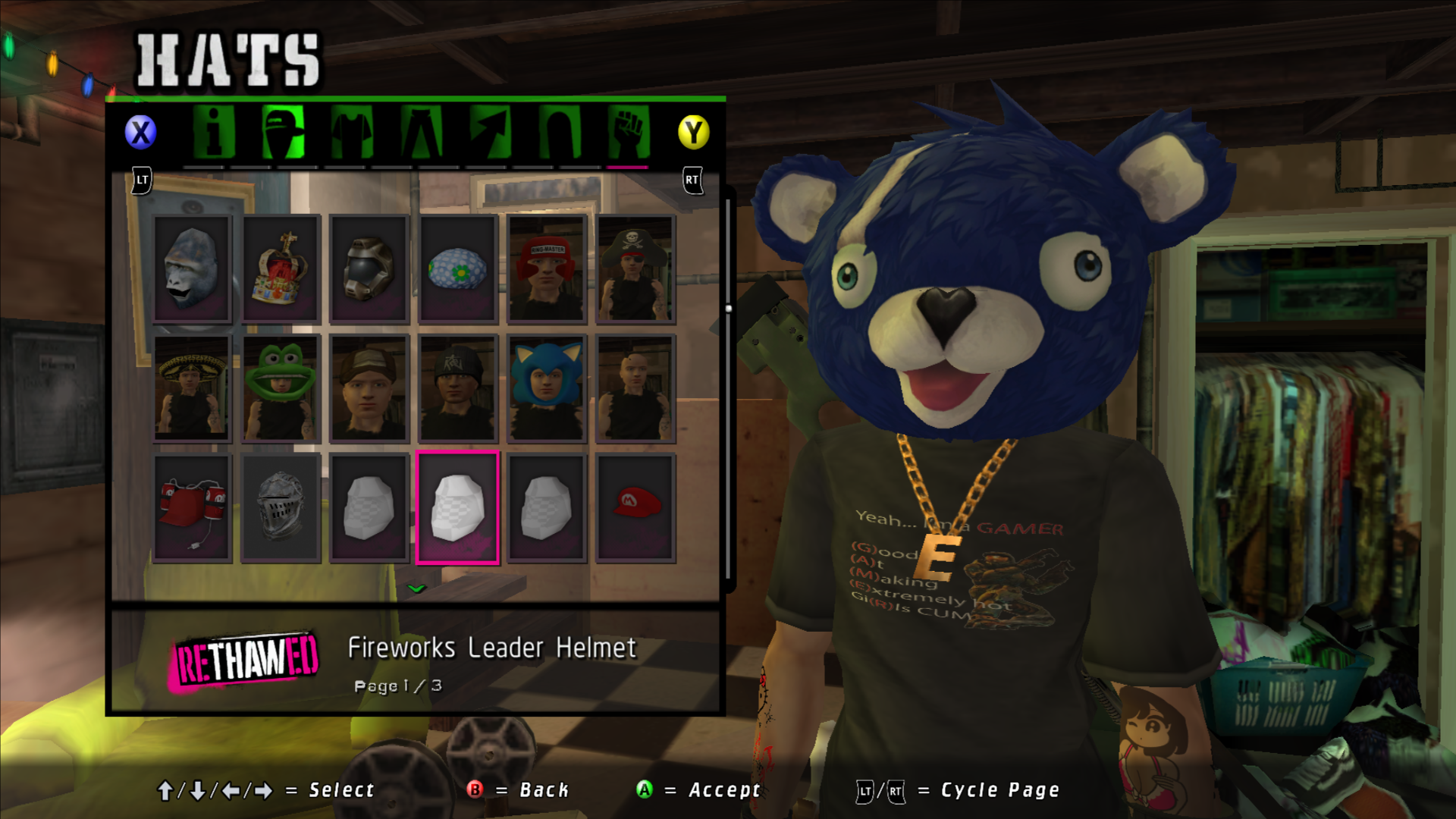The height and width of the screenshot is (819, 1456).
Task: Select the red Ring-Master boxing headgear
Action: coord(547,269)
